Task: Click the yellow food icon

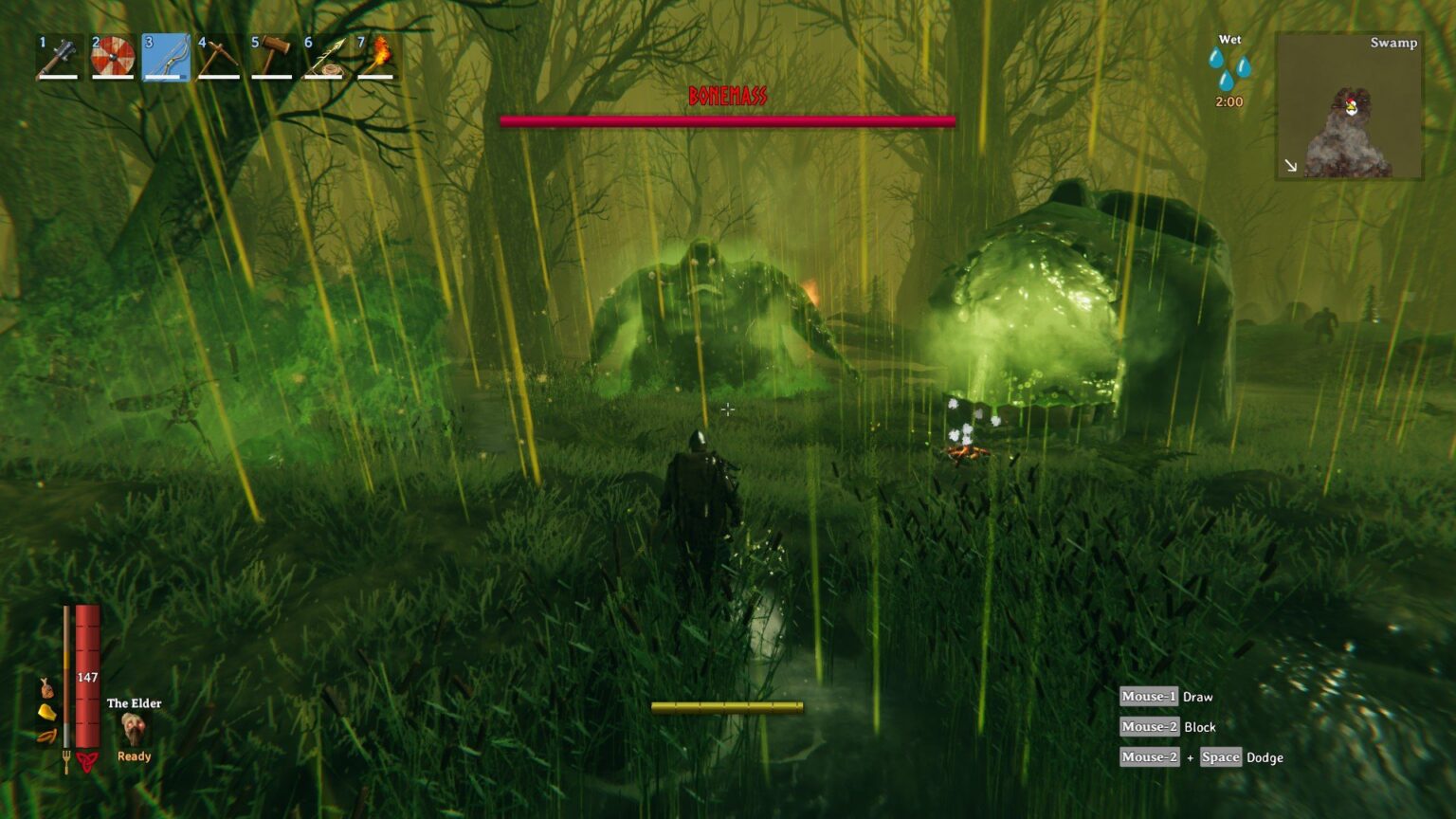Action: point(45,712)
